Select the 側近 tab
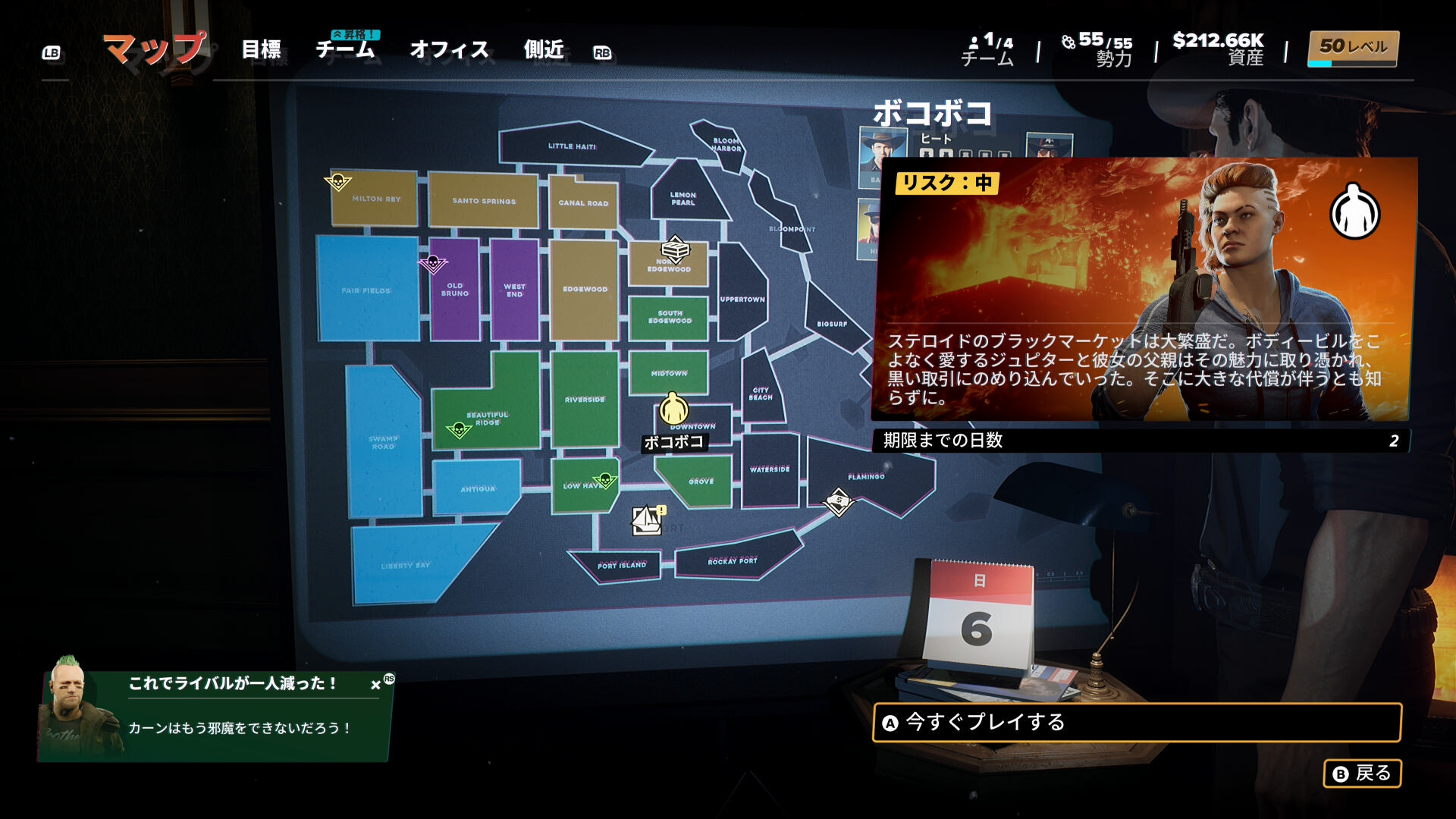This screenshot has width=1456, height=819. pyautogui.click(x=544, y=50)
